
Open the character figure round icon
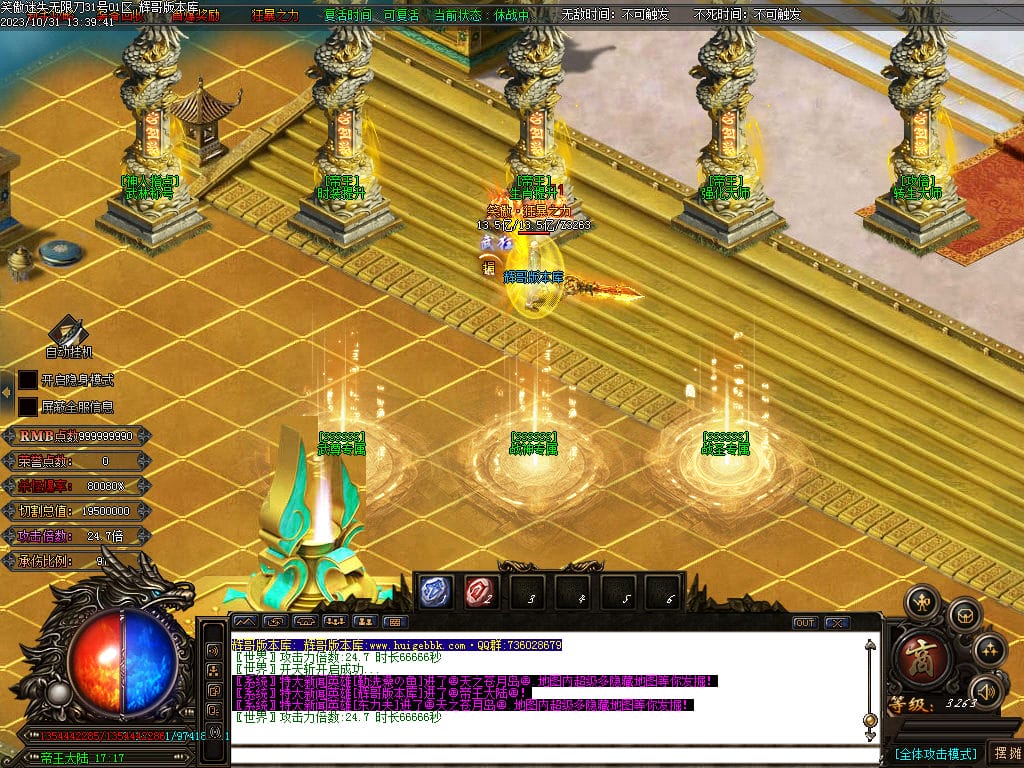coord(921,601)
